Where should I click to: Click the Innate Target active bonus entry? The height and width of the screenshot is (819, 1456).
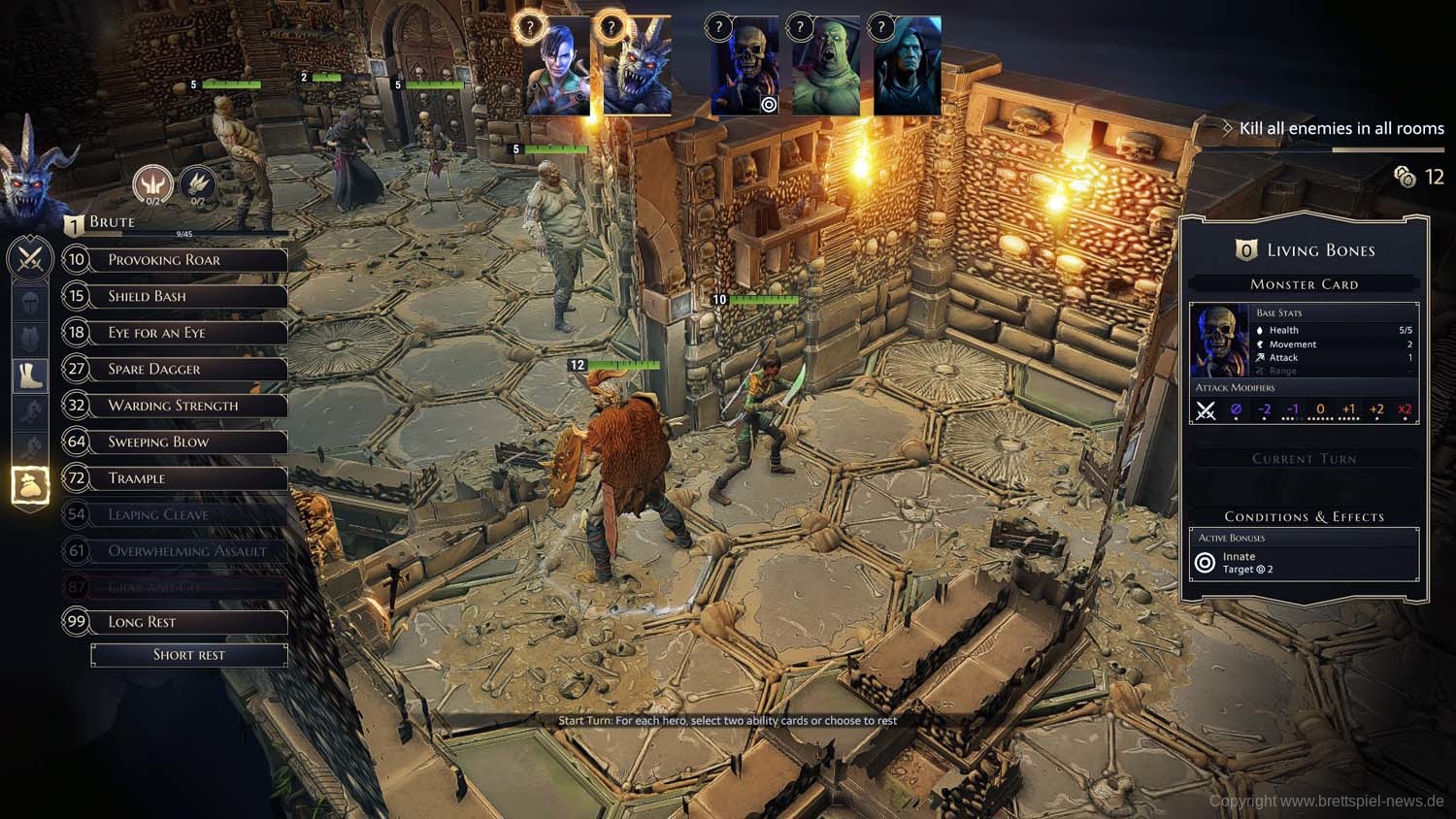click(1303, 563)
